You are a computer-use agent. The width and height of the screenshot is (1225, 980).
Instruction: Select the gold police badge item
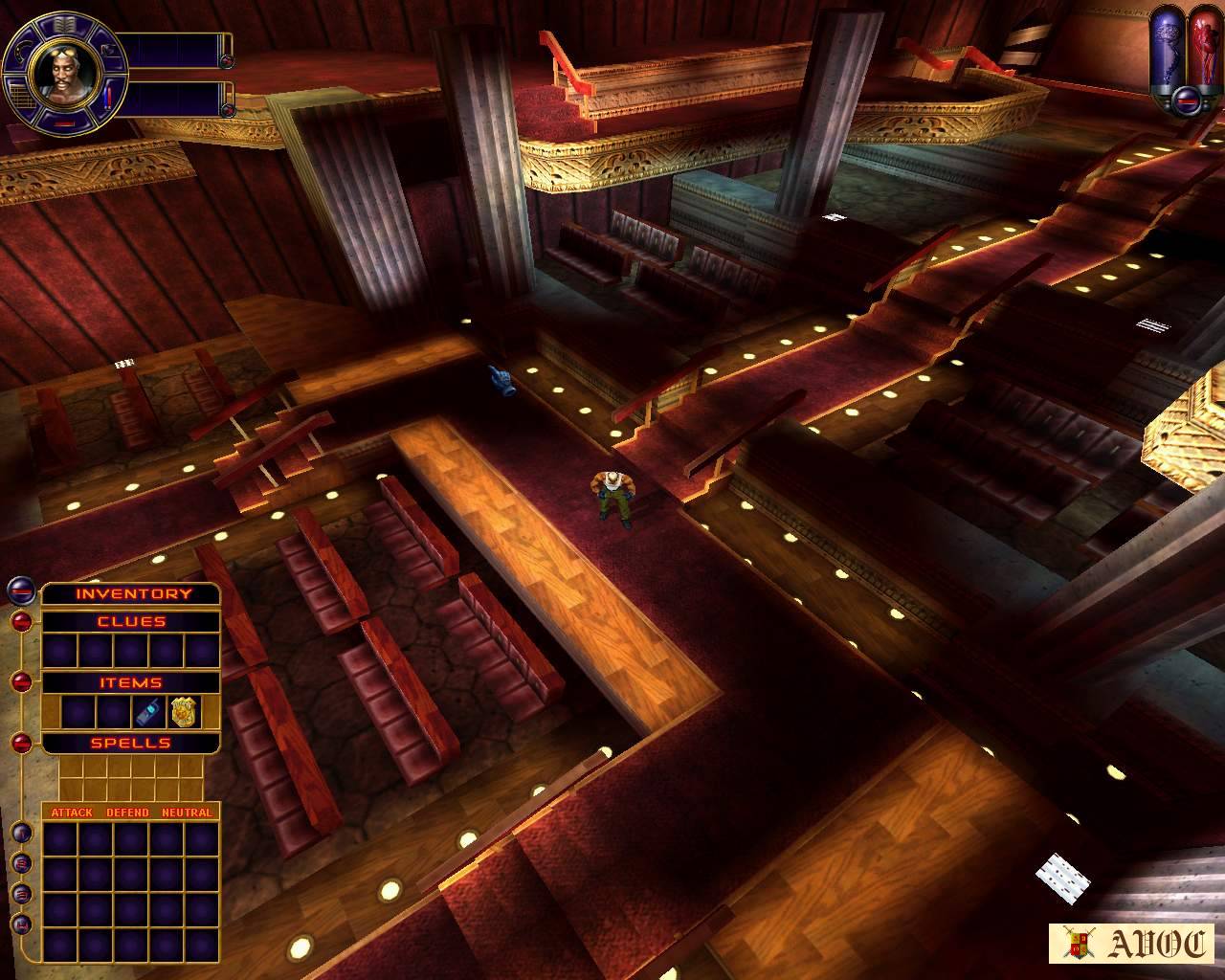(x=183, y=711)
